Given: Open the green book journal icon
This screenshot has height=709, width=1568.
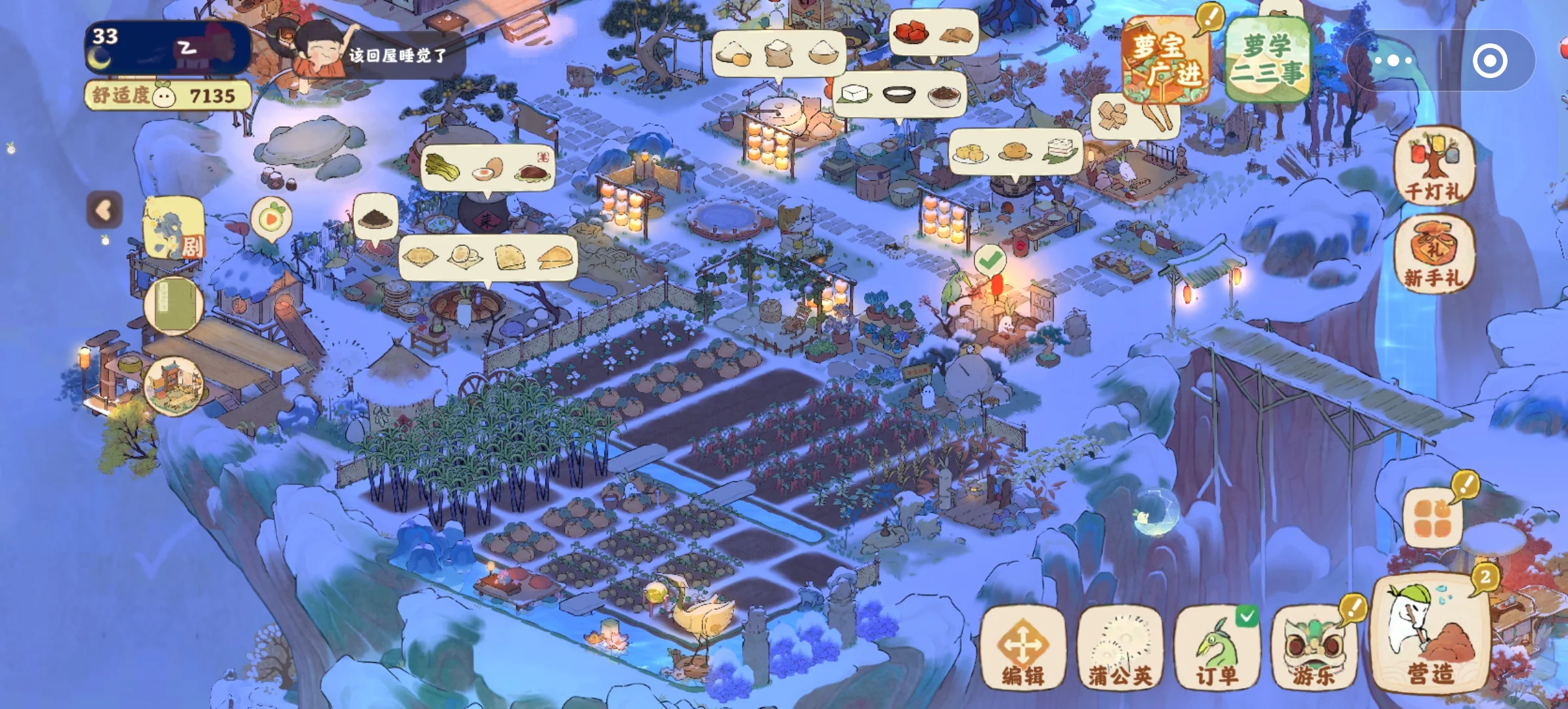Looking at the screenshot, I should point(174,306).
